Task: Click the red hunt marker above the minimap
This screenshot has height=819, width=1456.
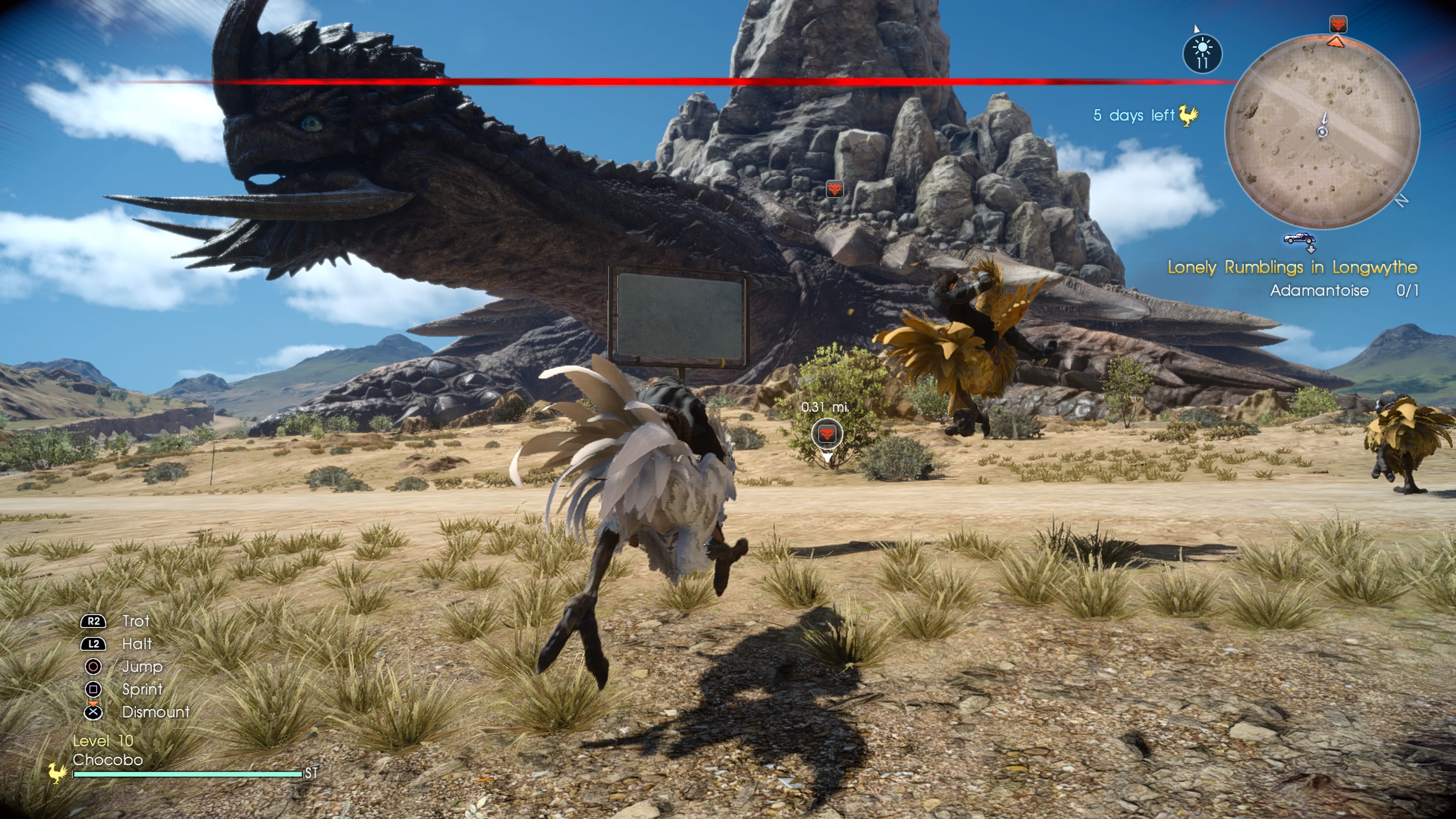Action: click(1338, 24)
